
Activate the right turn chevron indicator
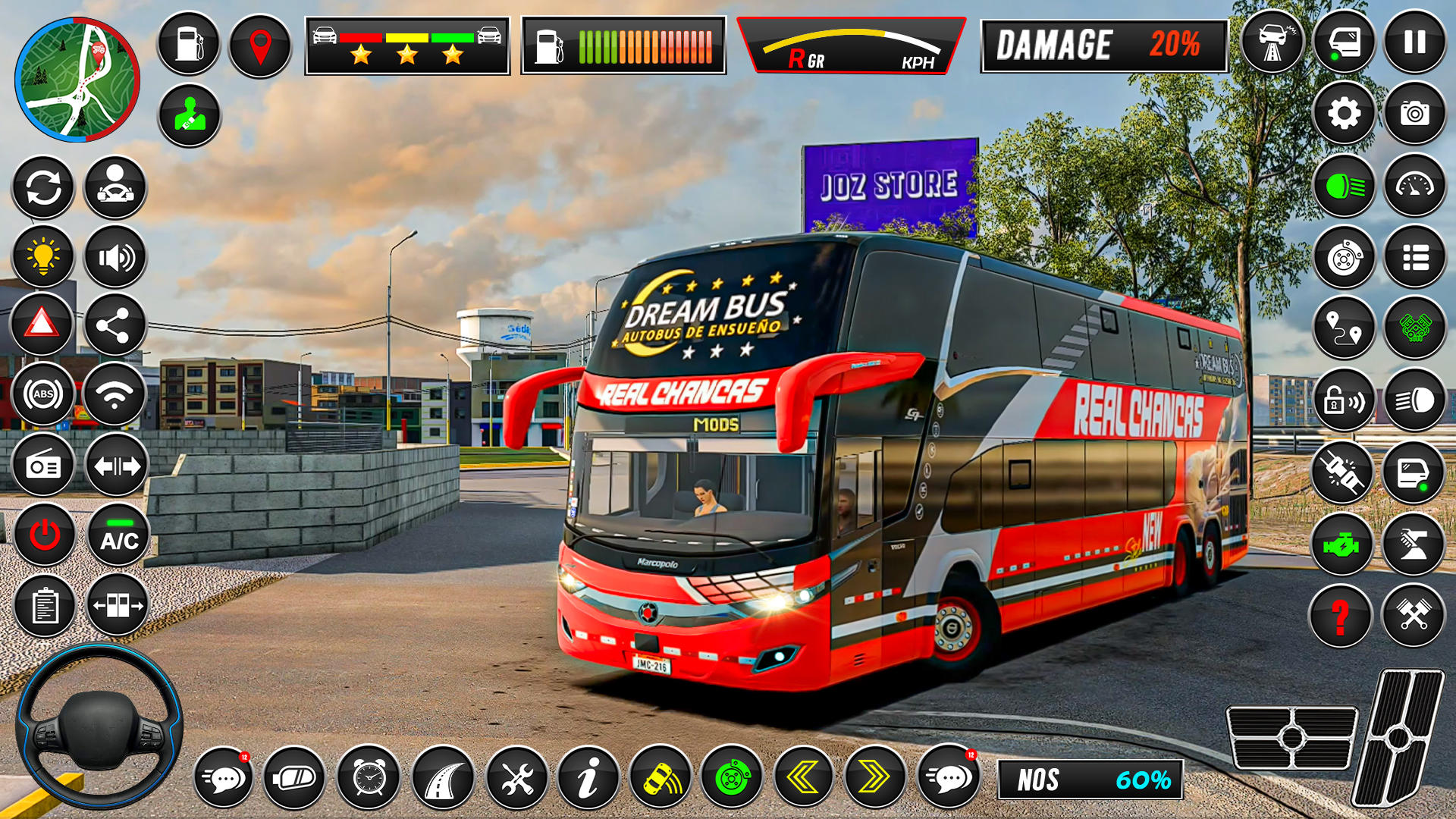874,777
